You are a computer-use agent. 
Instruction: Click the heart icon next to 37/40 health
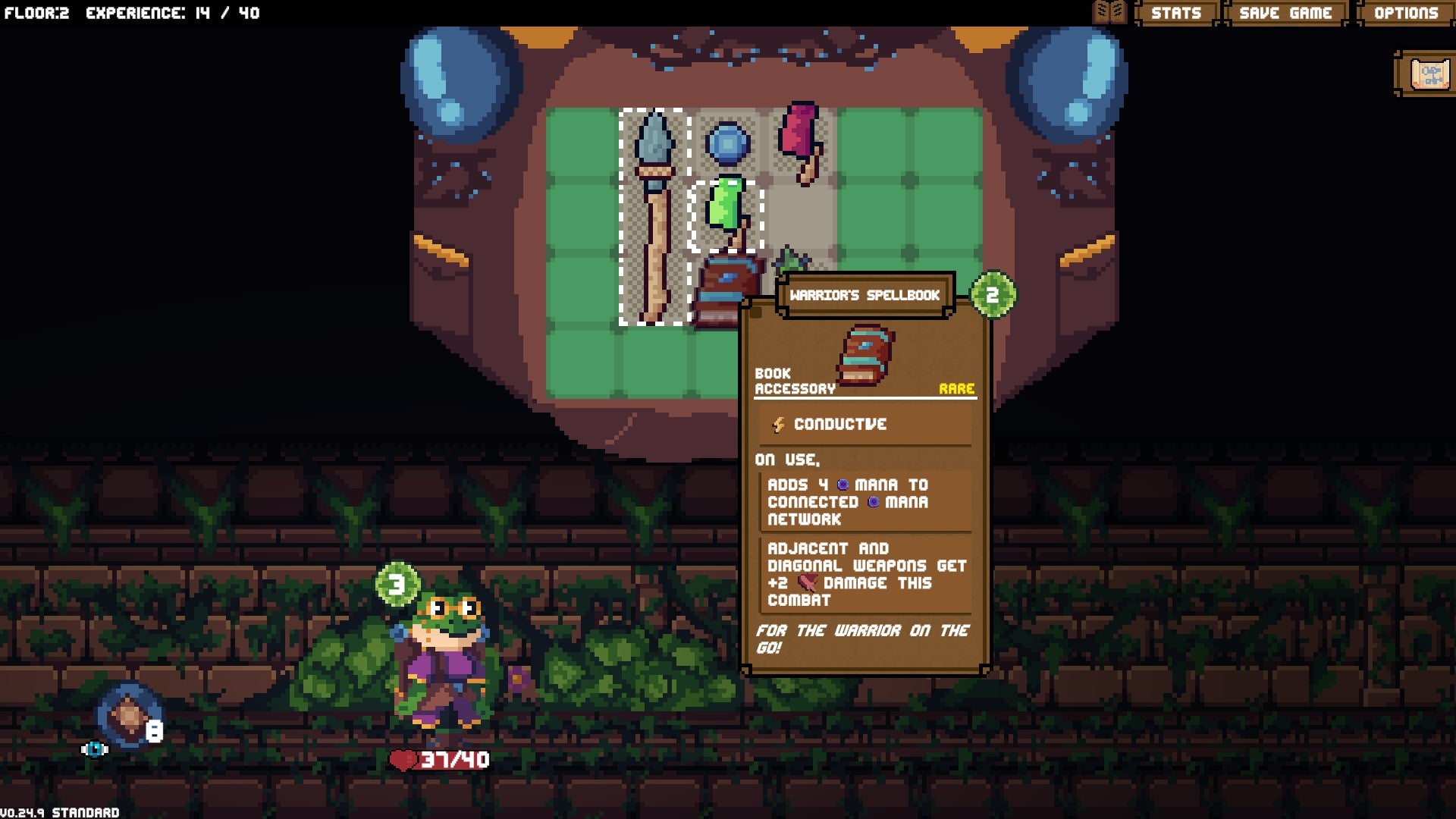404,761
